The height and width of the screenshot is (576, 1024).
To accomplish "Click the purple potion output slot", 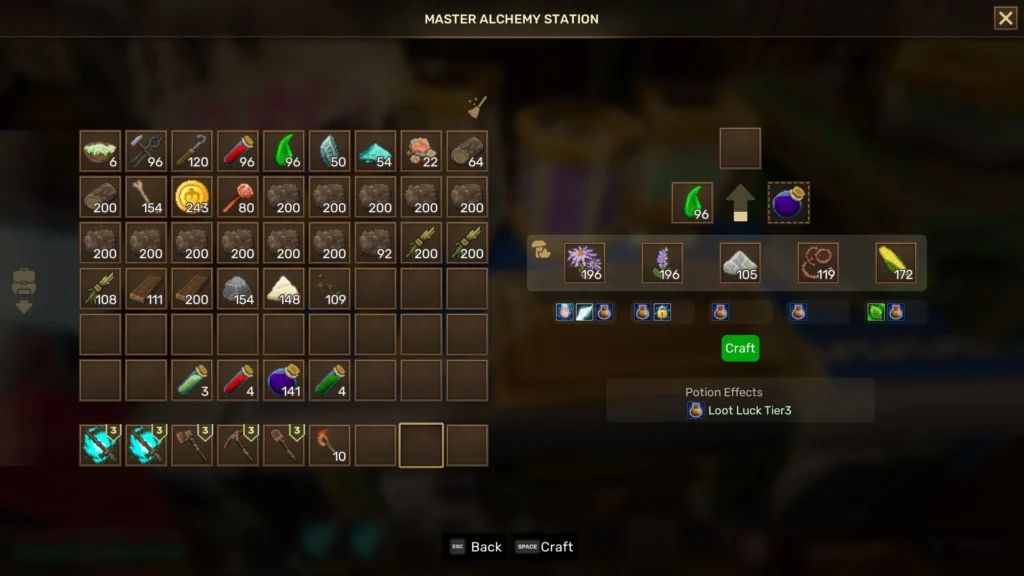I will tap(789, 203).
